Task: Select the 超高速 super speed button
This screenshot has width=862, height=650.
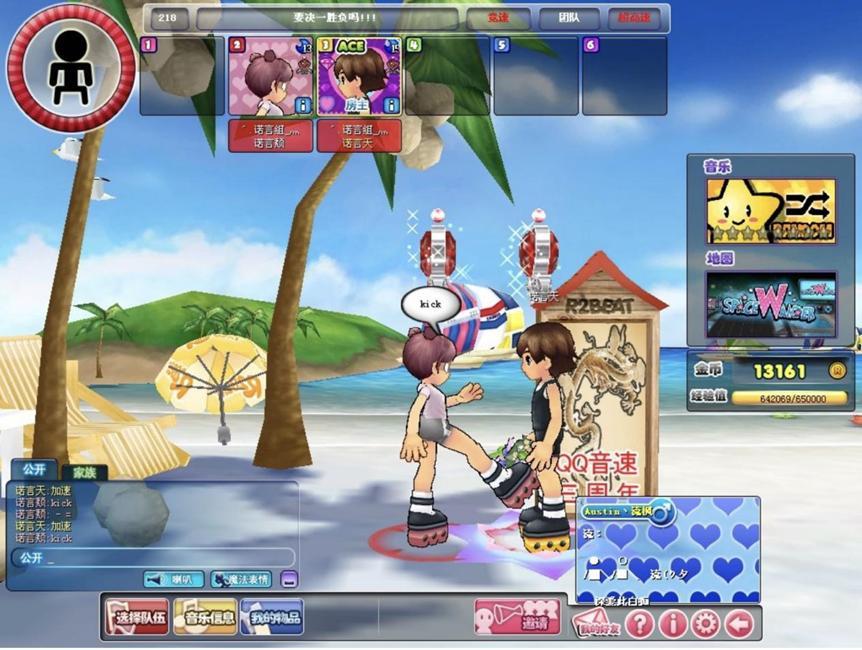Action: pyautogui.click(x=634, y=19)
